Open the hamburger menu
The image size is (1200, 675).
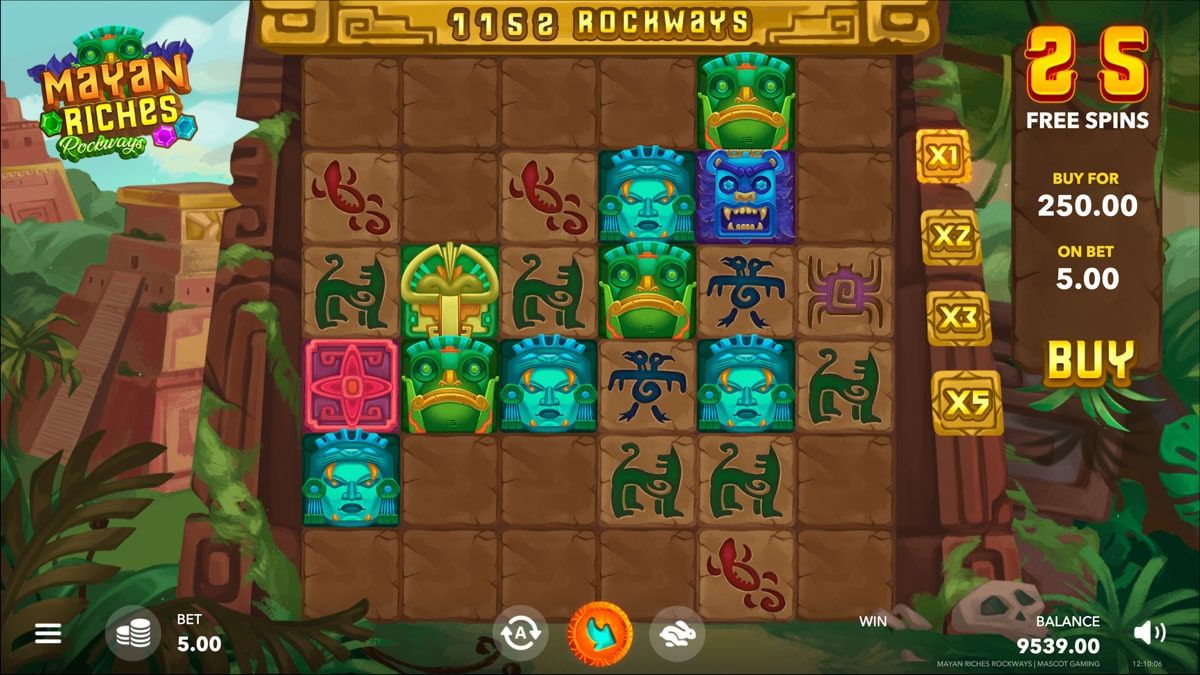tap(48, 633)
